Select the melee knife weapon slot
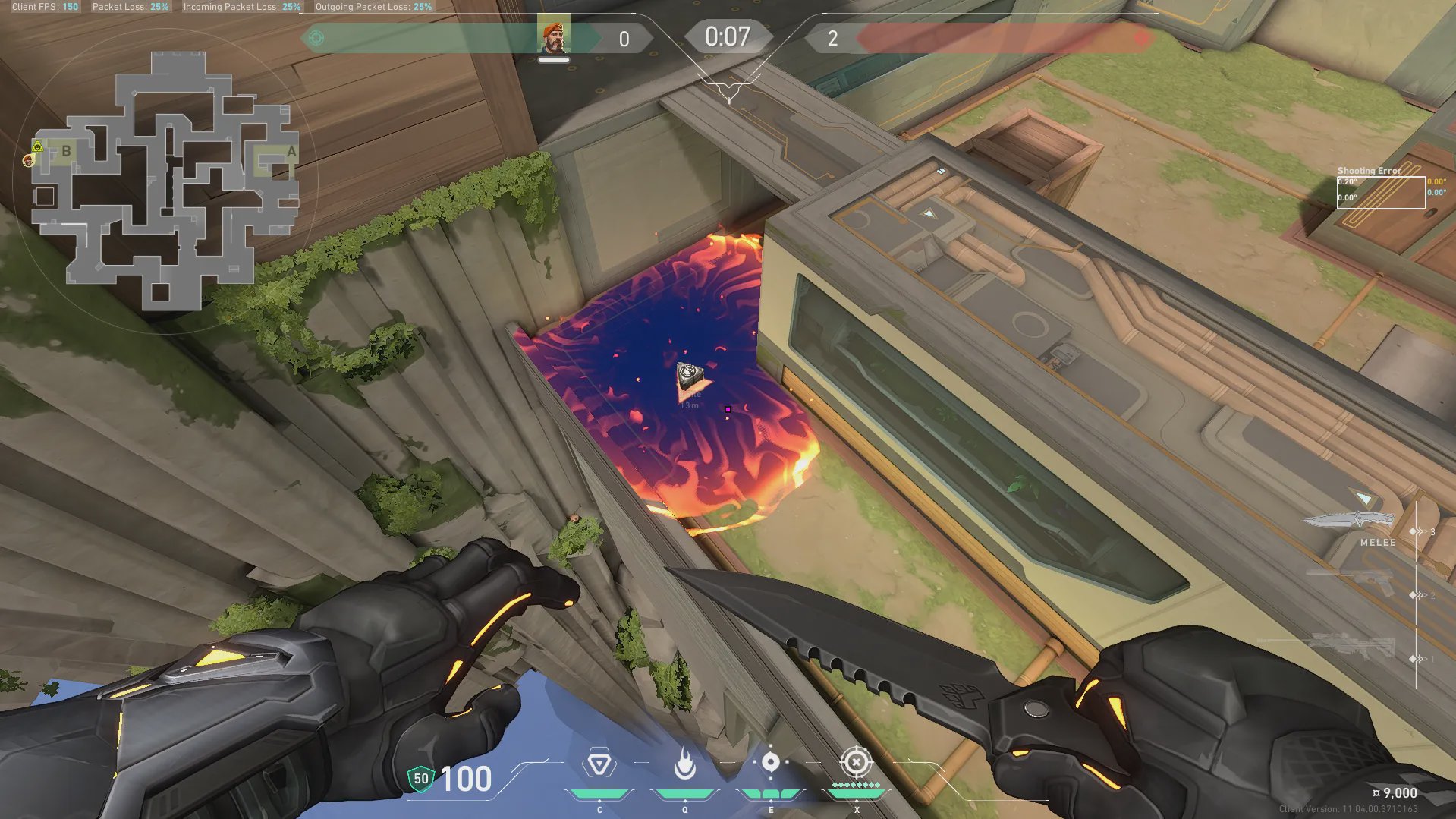The width and height of the screenshot is (1456, 819). tap(1351, 521)
